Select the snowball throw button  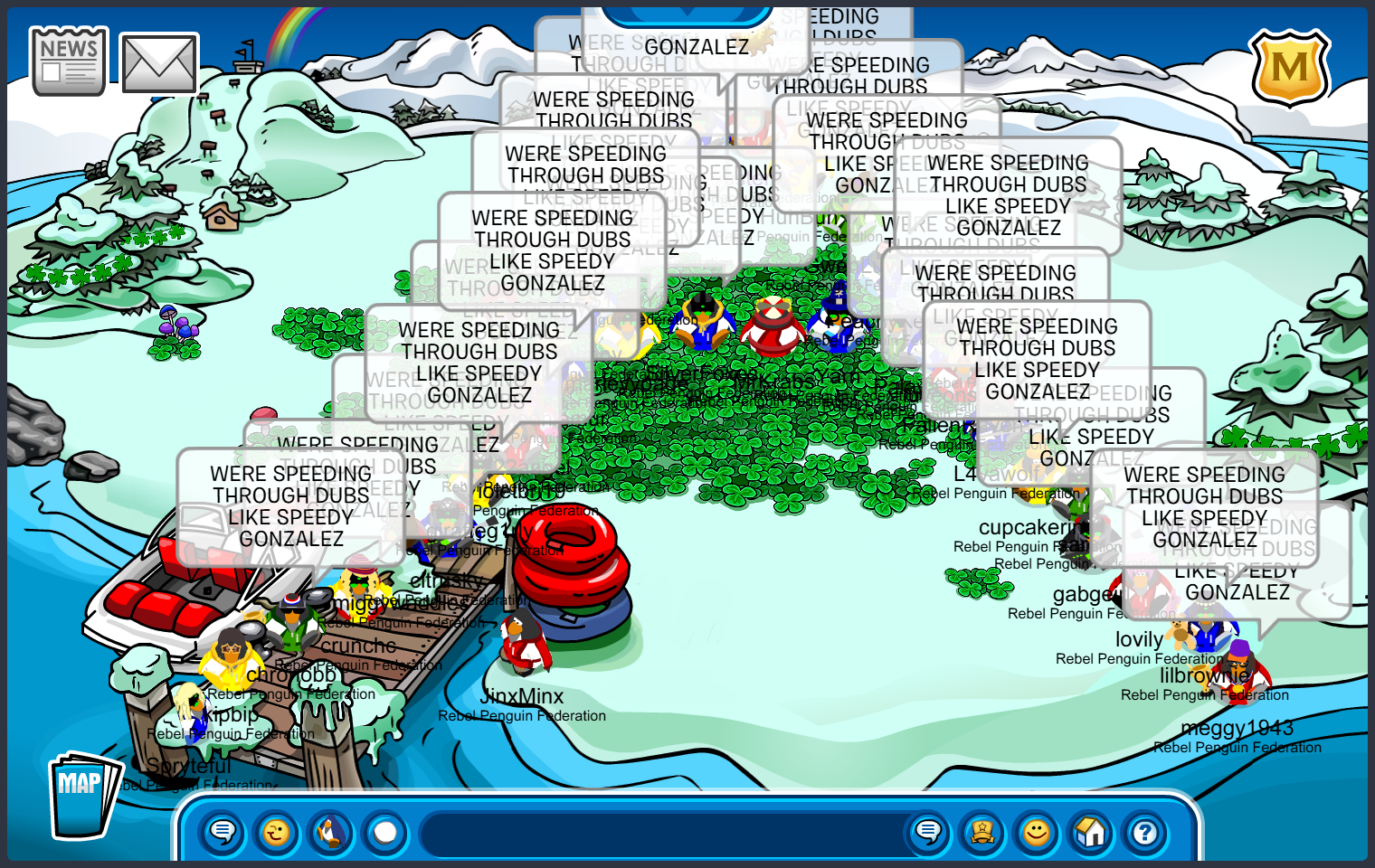tap(385, 831)
